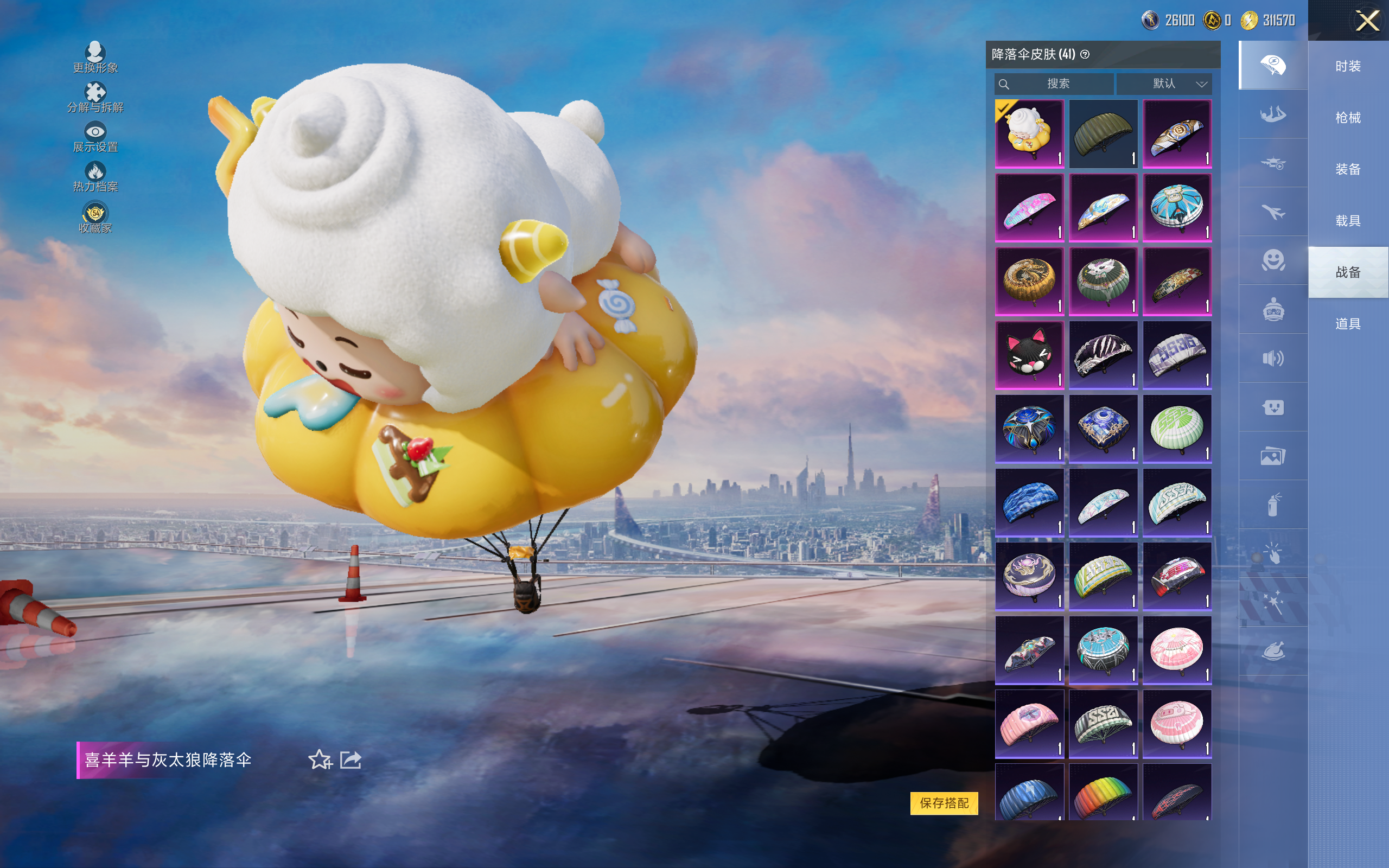Screen dimensions: 1389x868
Task: Share the parachute skin
Action: coord(351,759)
